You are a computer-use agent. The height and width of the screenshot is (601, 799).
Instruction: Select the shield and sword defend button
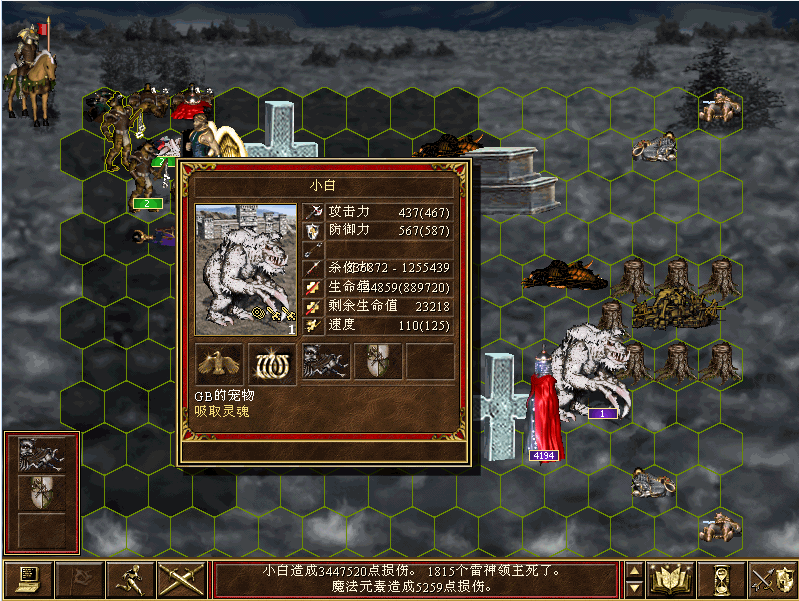(x=772, y=580)
